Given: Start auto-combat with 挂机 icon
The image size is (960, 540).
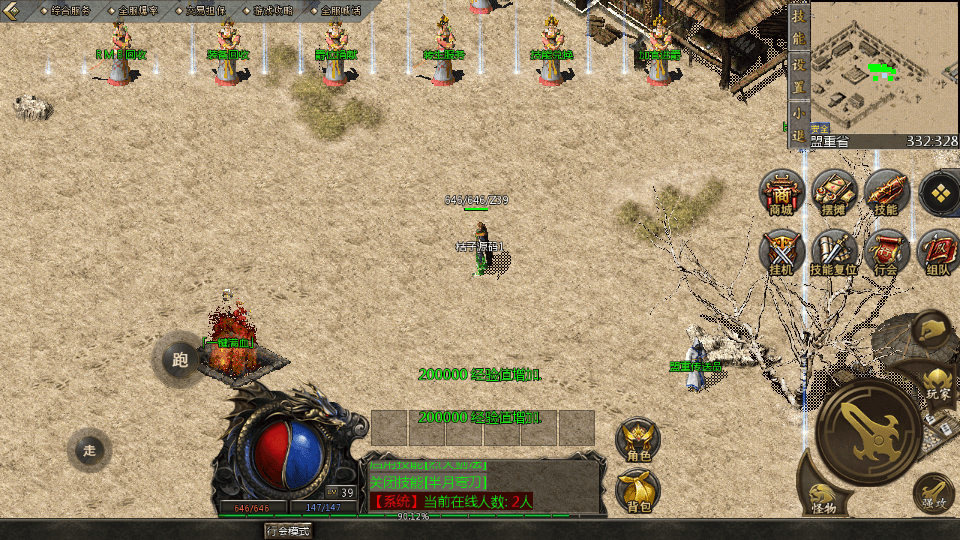Looking at the screenshot, I should 781,251.
